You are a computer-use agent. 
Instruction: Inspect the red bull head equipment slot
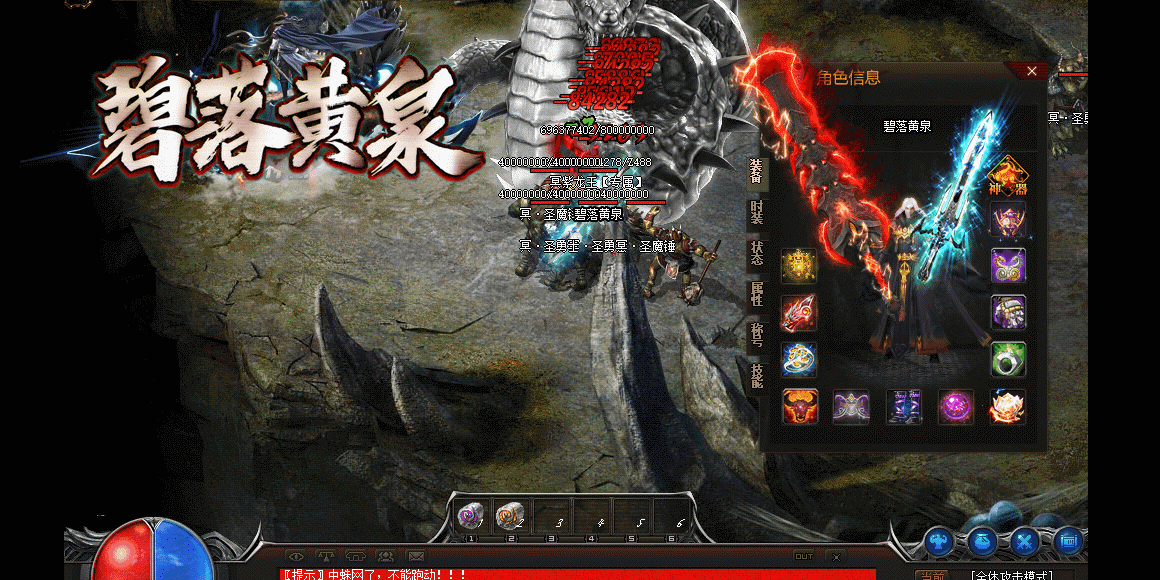pos(800,407)
